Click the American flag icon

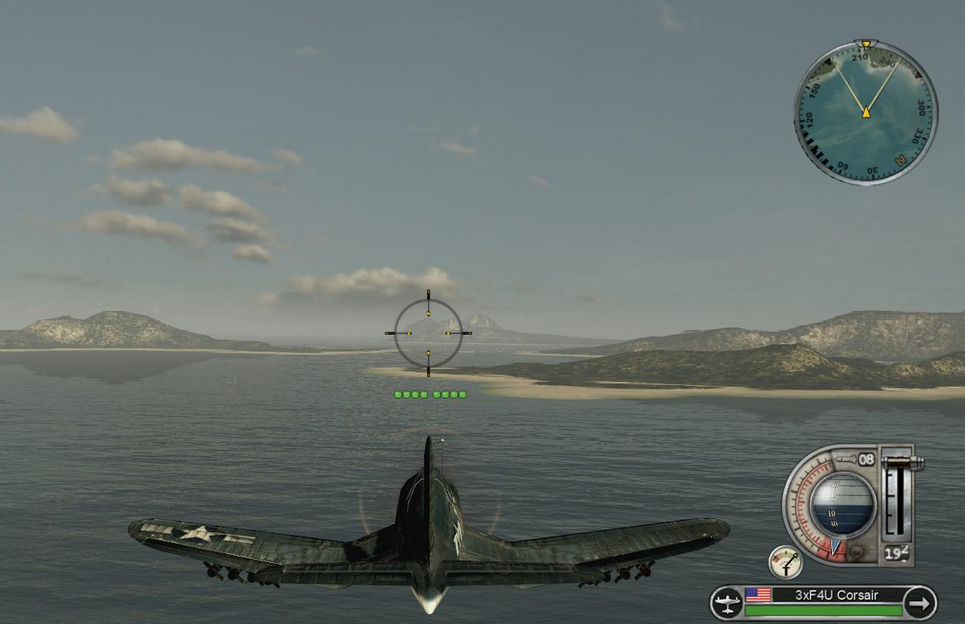tap(759, 595)
